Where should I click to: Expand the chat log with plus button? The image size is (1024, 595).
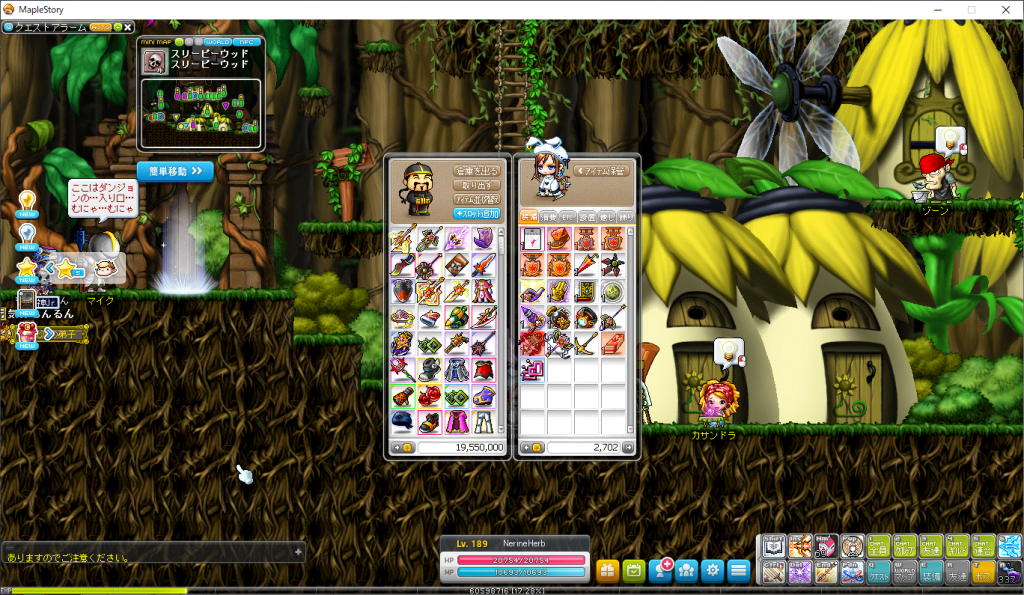tap(297, 551)
